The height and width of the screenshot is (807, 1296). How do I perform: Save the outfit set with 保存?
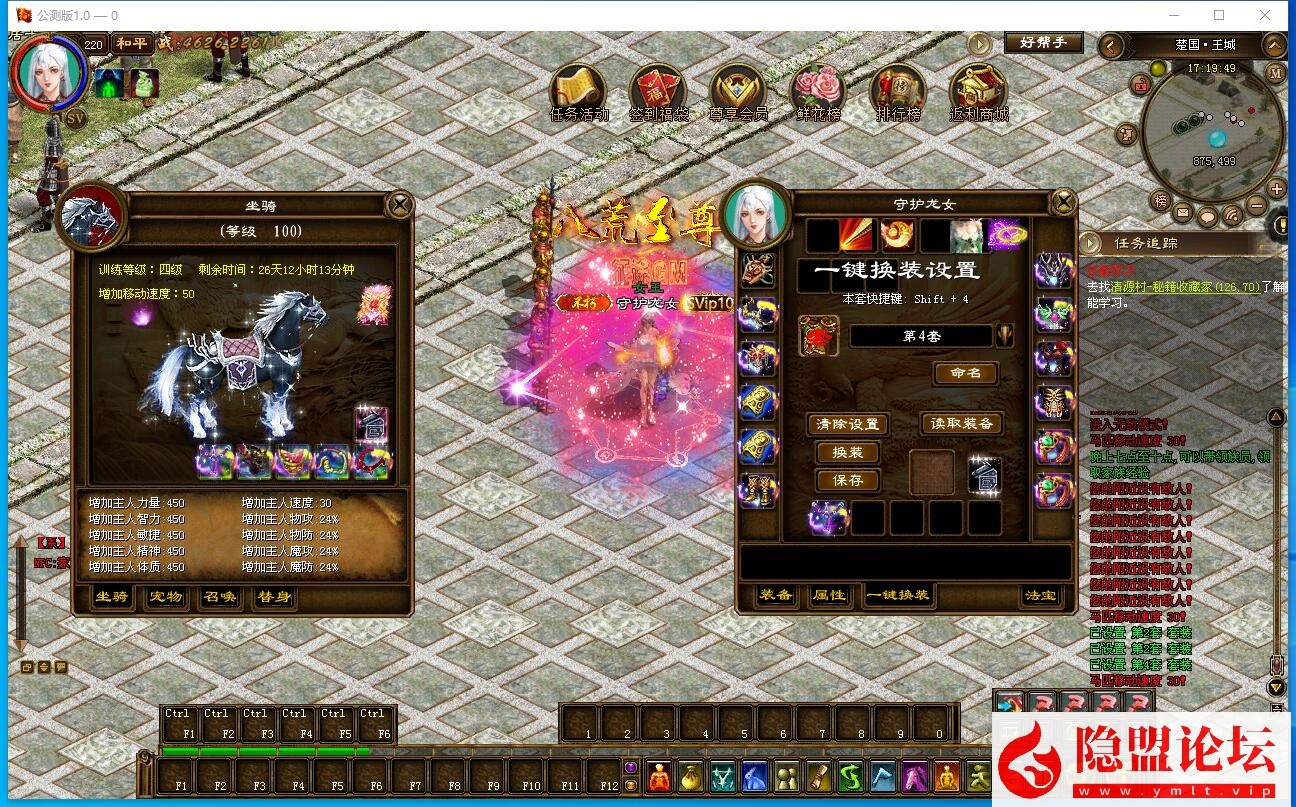(x=847, y=480)
